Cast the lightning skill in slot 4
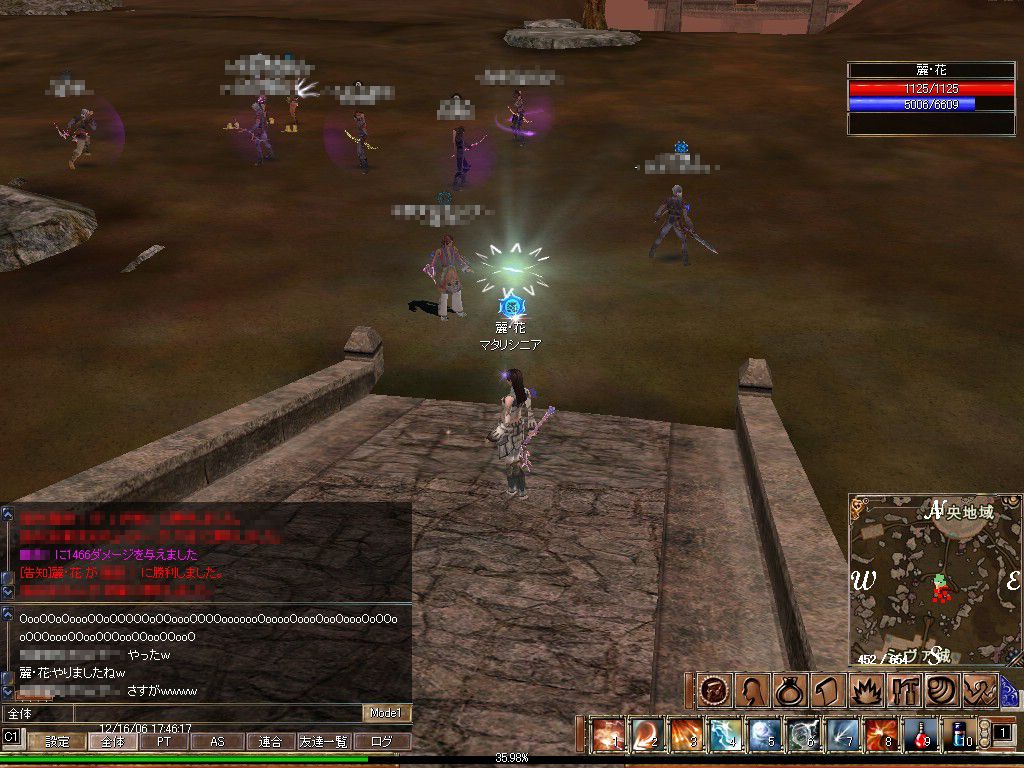This screenshot has height=768, width=1024. (725, 735)
